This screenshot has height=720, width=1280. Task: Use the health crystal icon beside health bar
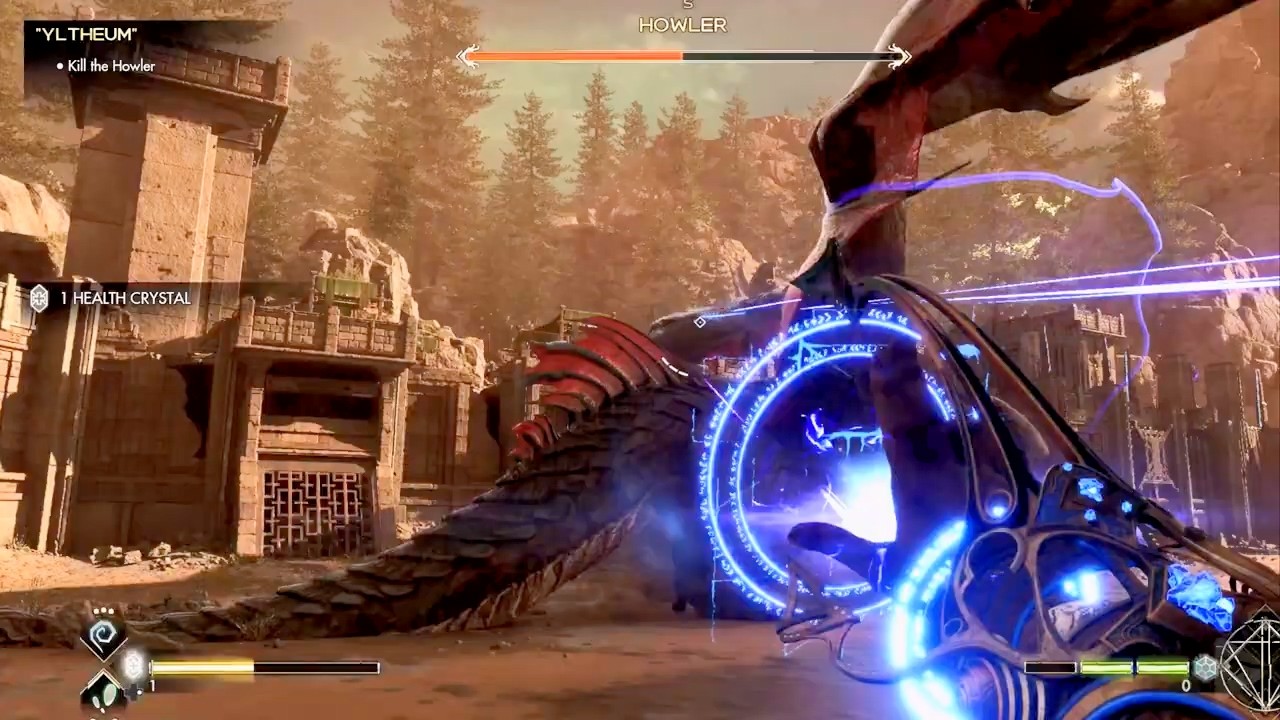[x=134, y=664]
